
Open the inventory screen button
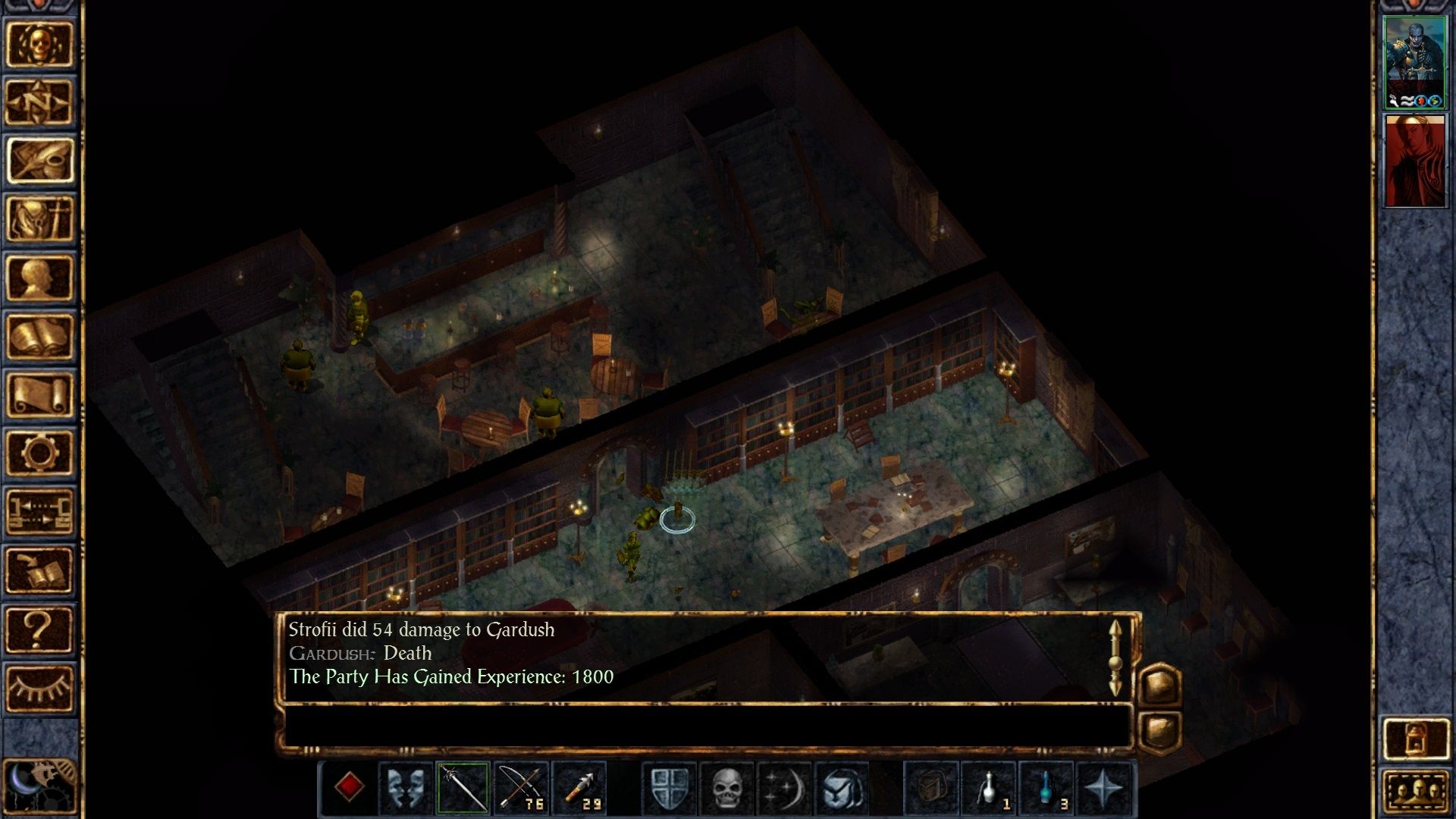click(39, 219)
